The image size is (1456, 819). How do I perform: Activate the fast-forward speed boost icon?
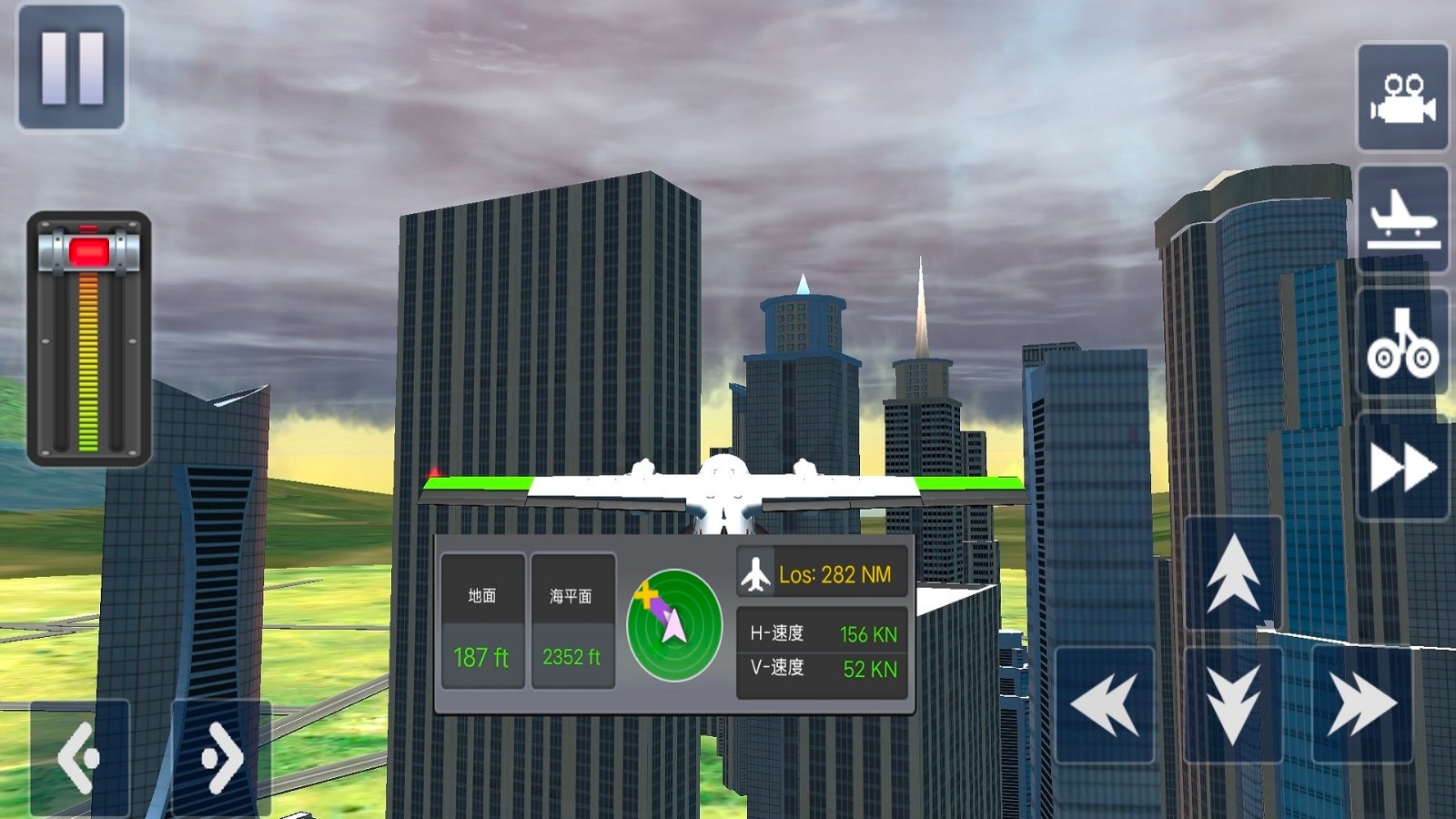[1402, 466]
